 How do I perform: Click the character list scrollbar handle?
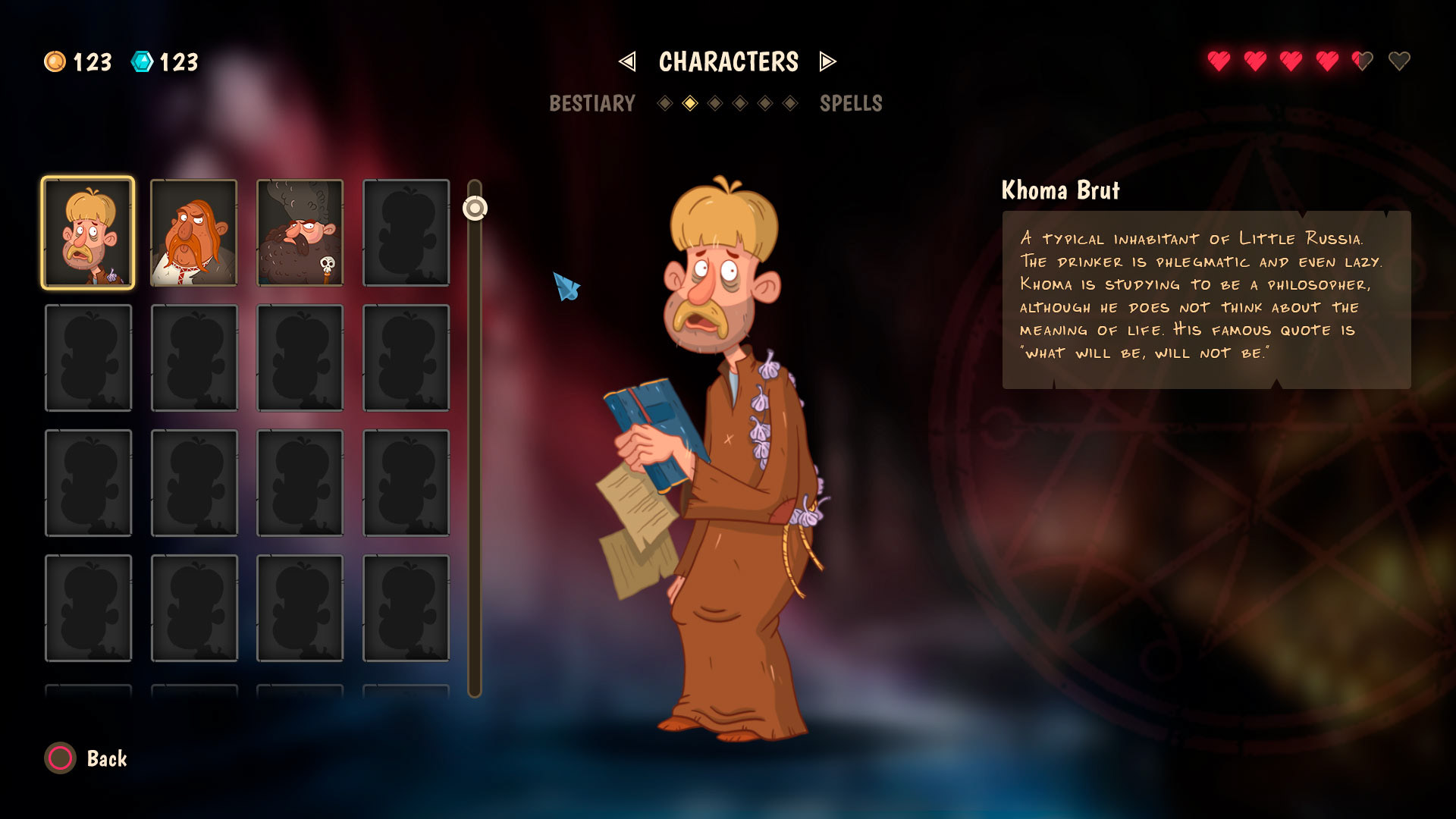click(x=475, y=208)
